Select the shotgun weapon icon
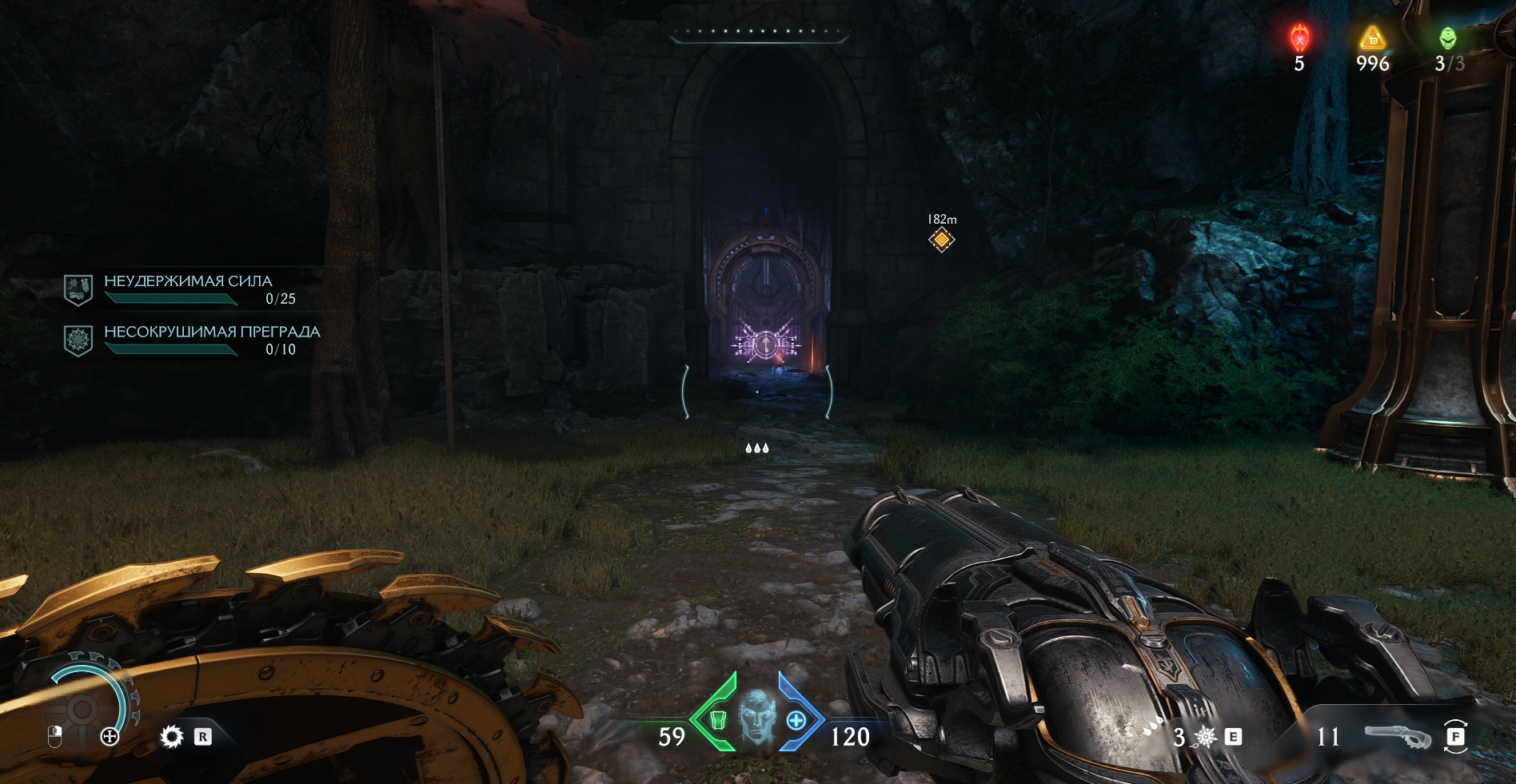 point(1396,736)
